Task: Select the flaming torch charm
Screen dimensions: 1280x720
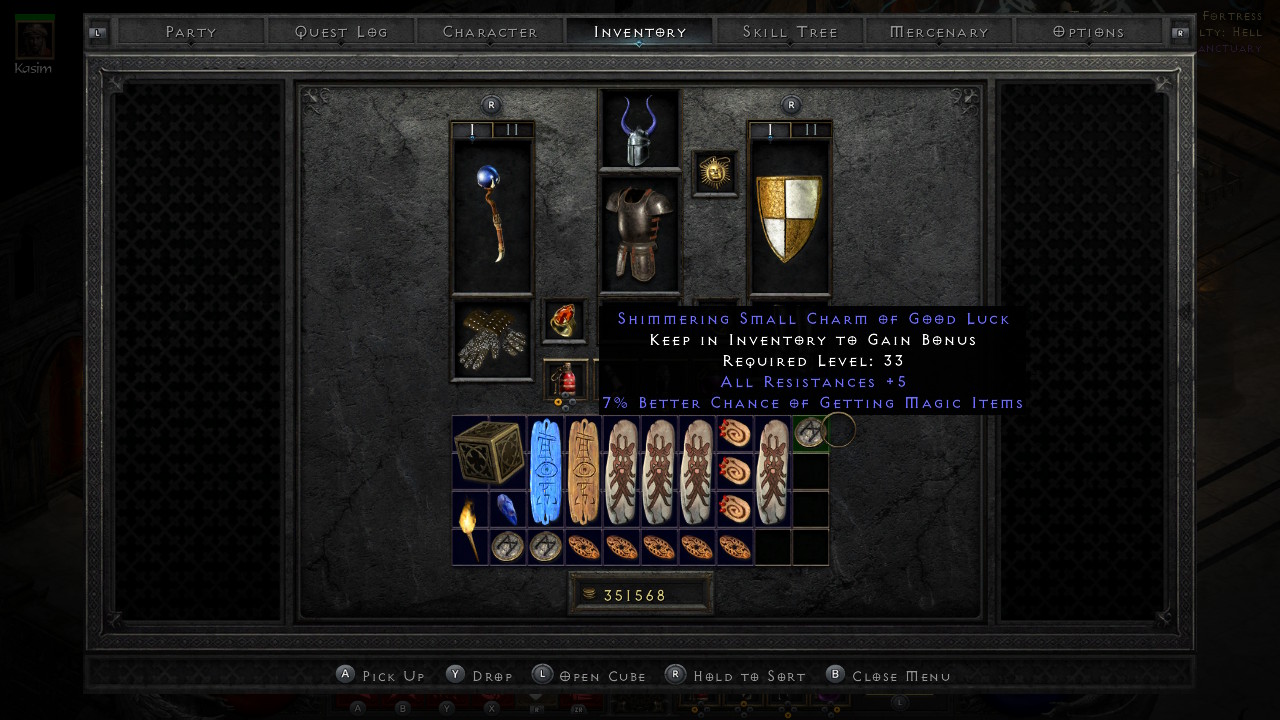Action: coord(470,527)
